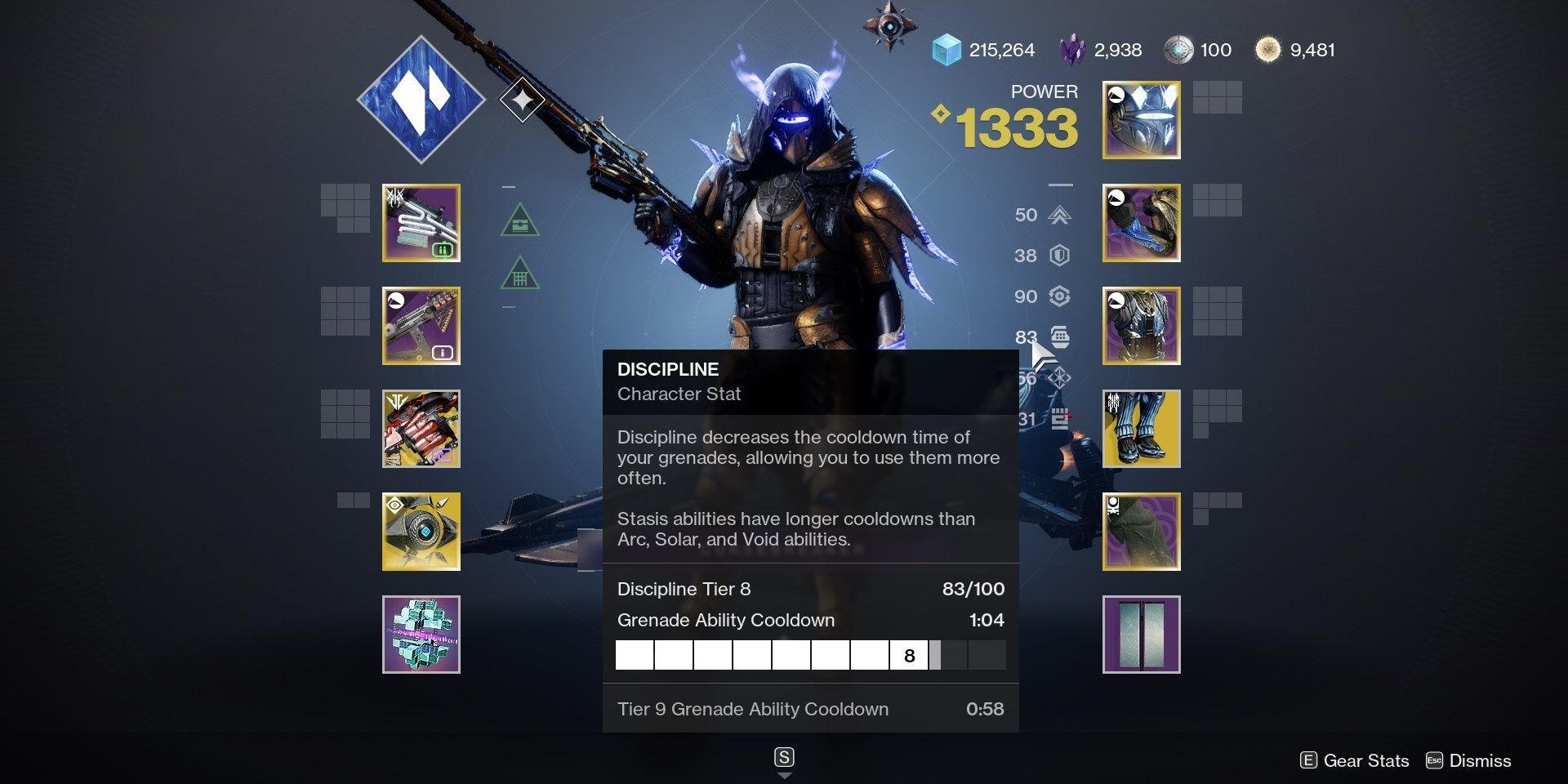Select the equipped helmet
This screenshot has height=784, width=1568.
pos(1140,120)
